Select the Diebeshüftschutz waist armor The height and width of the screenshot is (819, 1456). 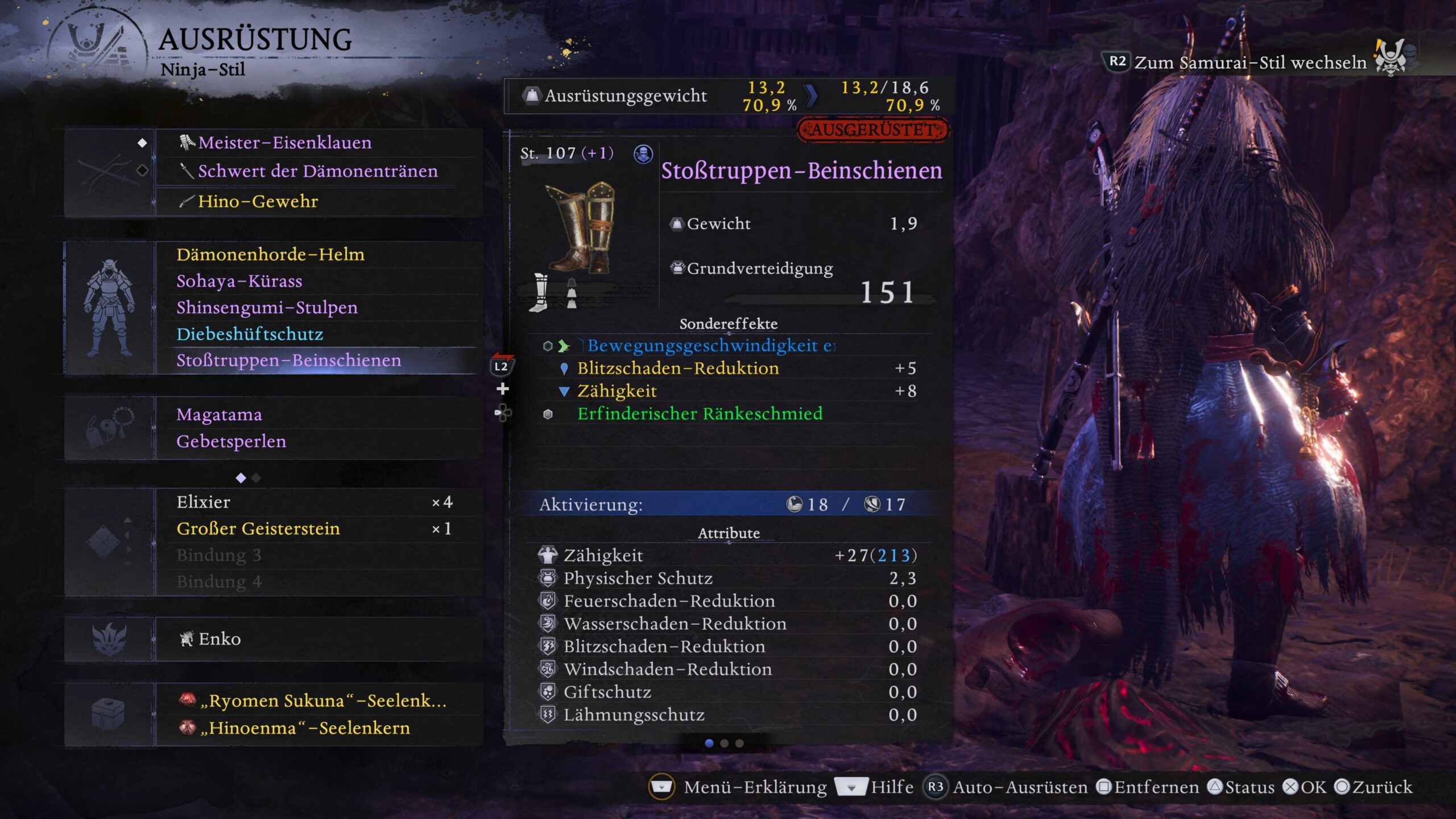[250, 334]
